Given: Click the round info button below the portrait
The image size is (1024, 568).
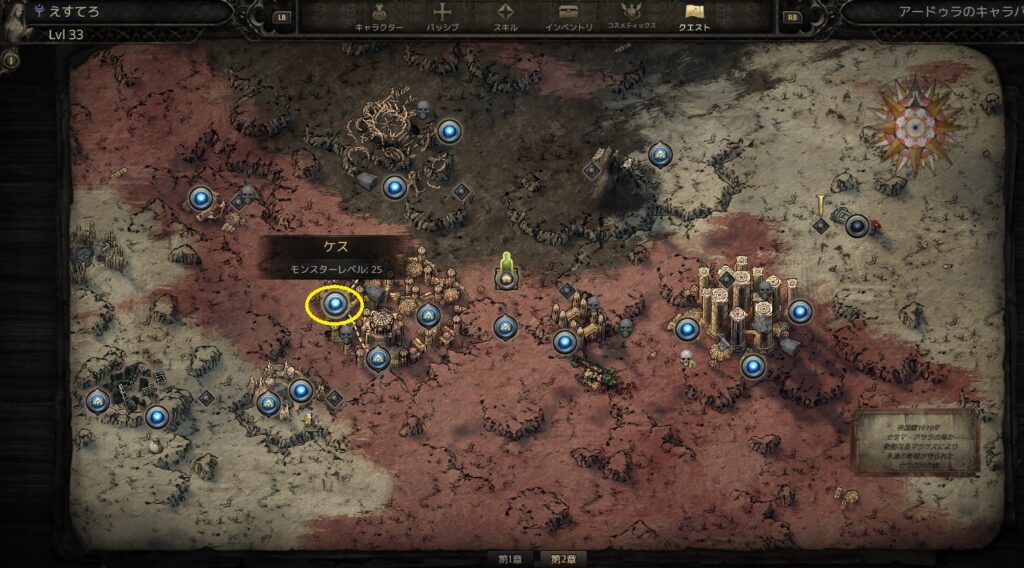Looking at the screenshot, I should click(x=12, y=60).
